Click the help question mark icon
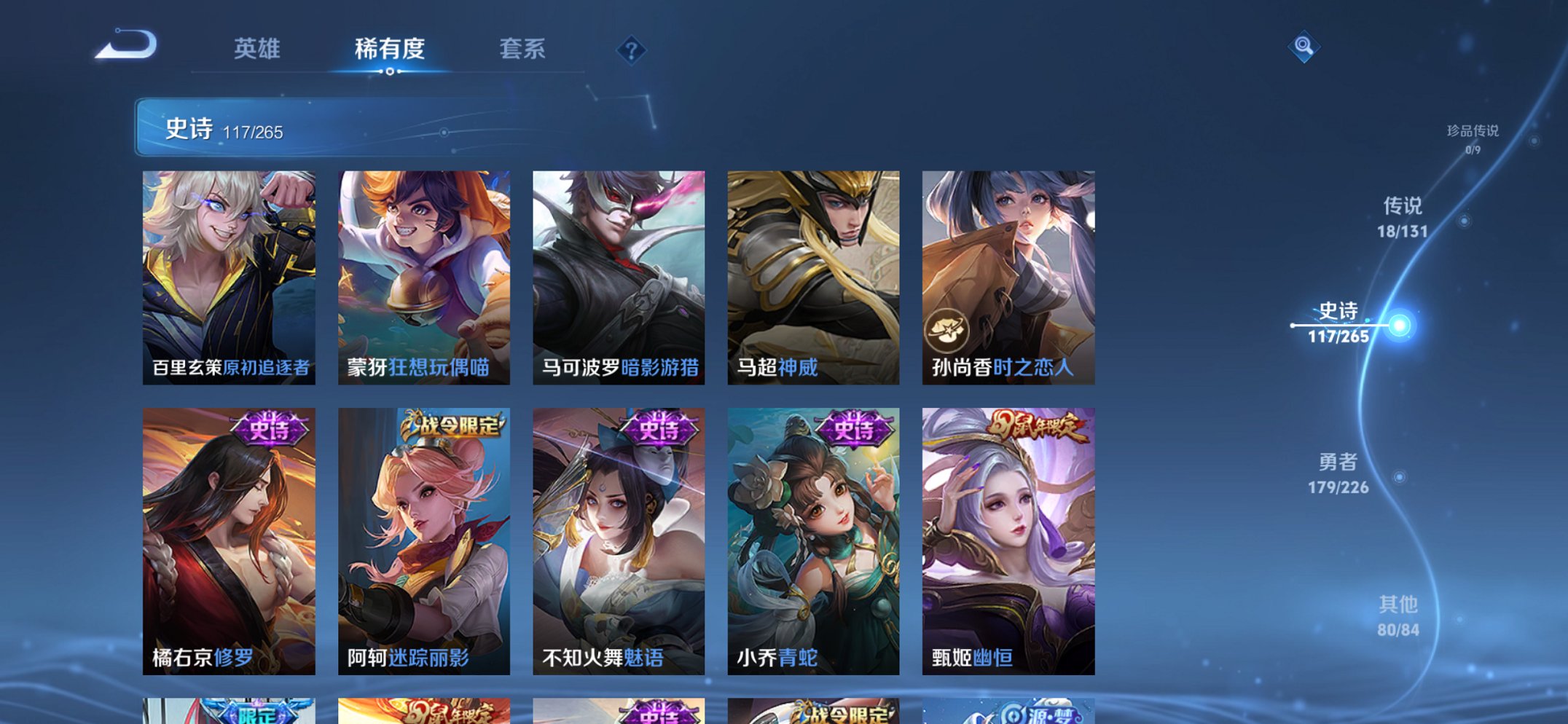The width and height of the screenshot is (1568, 724). pos(632,50)
